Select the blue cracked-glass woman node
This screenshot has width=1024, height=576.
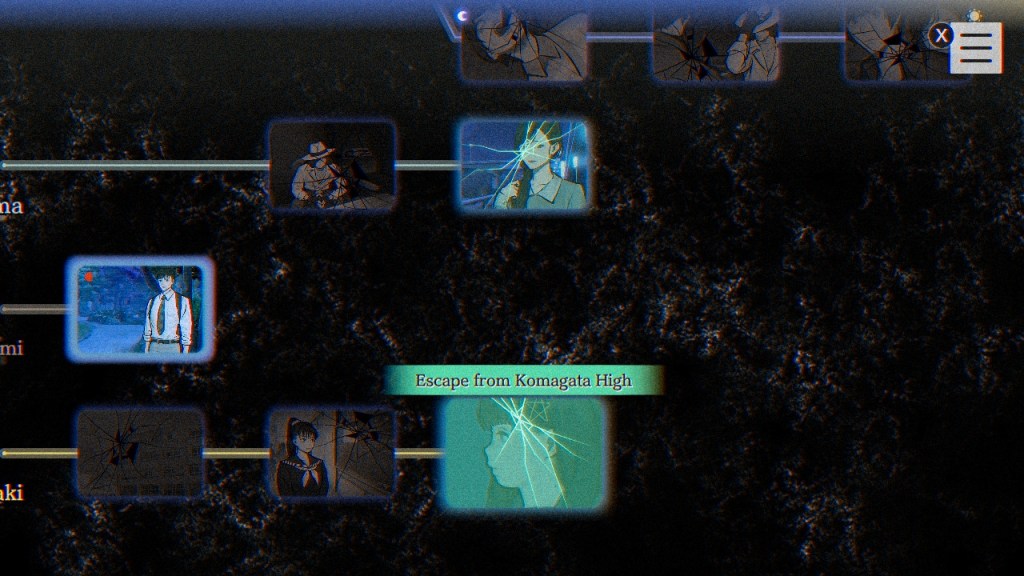point(524,166)
